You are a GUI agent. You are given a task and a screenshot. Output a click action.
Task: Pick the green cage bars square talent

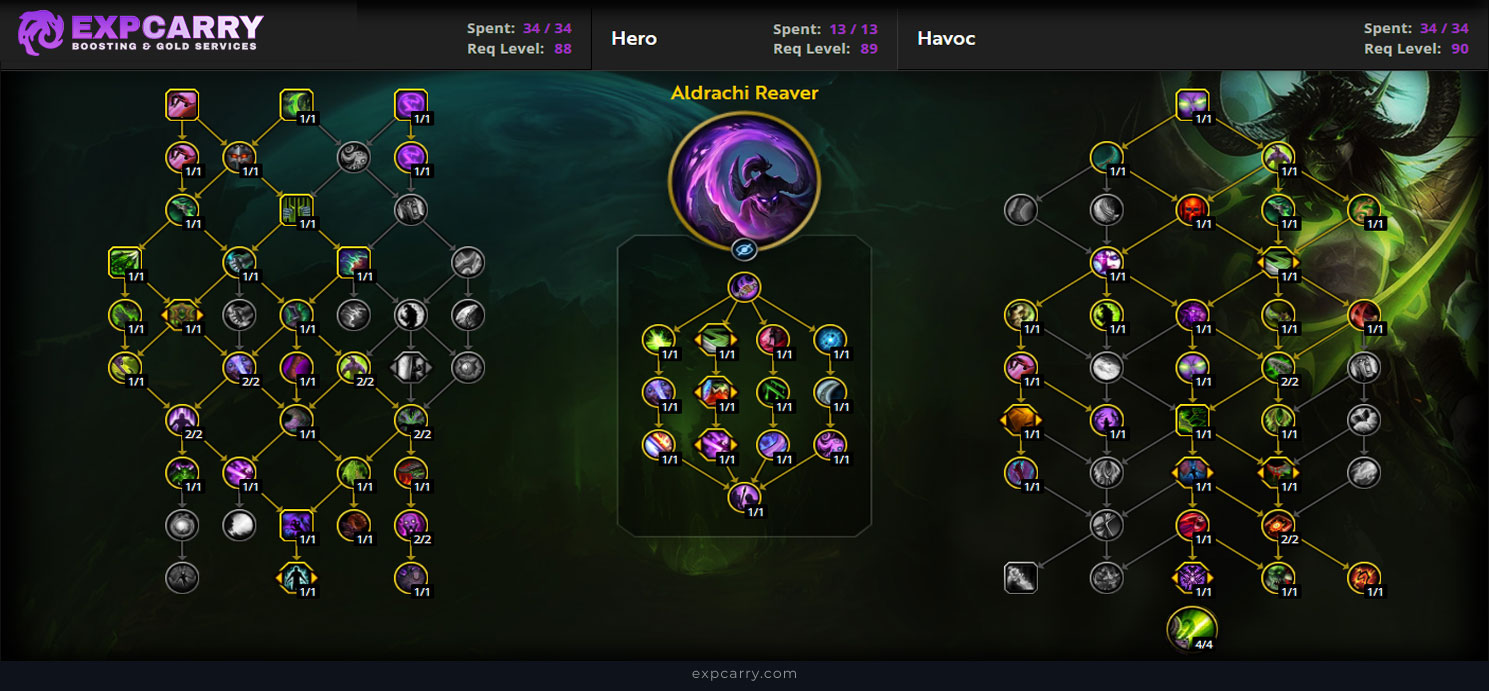pos(297,210)
